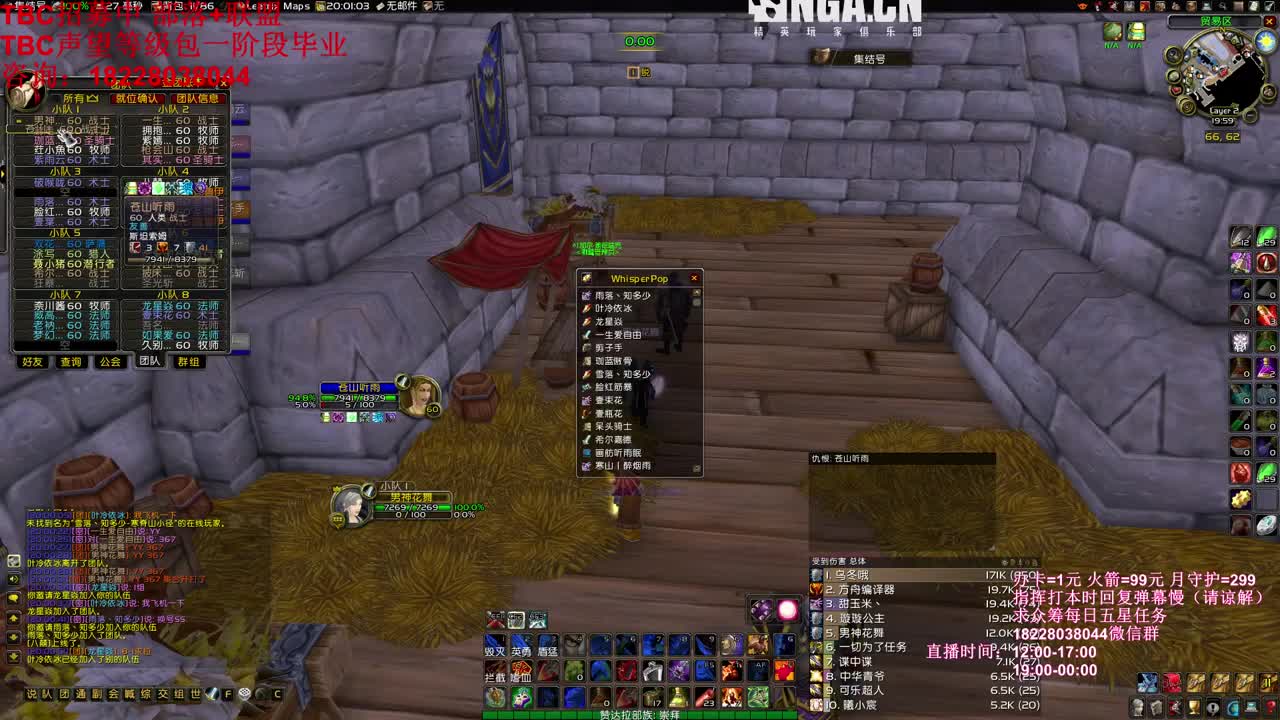The image size is (1280, 720).
Task: Switch stance using the middle stance bar icon
Action: (x=516, y=620)
